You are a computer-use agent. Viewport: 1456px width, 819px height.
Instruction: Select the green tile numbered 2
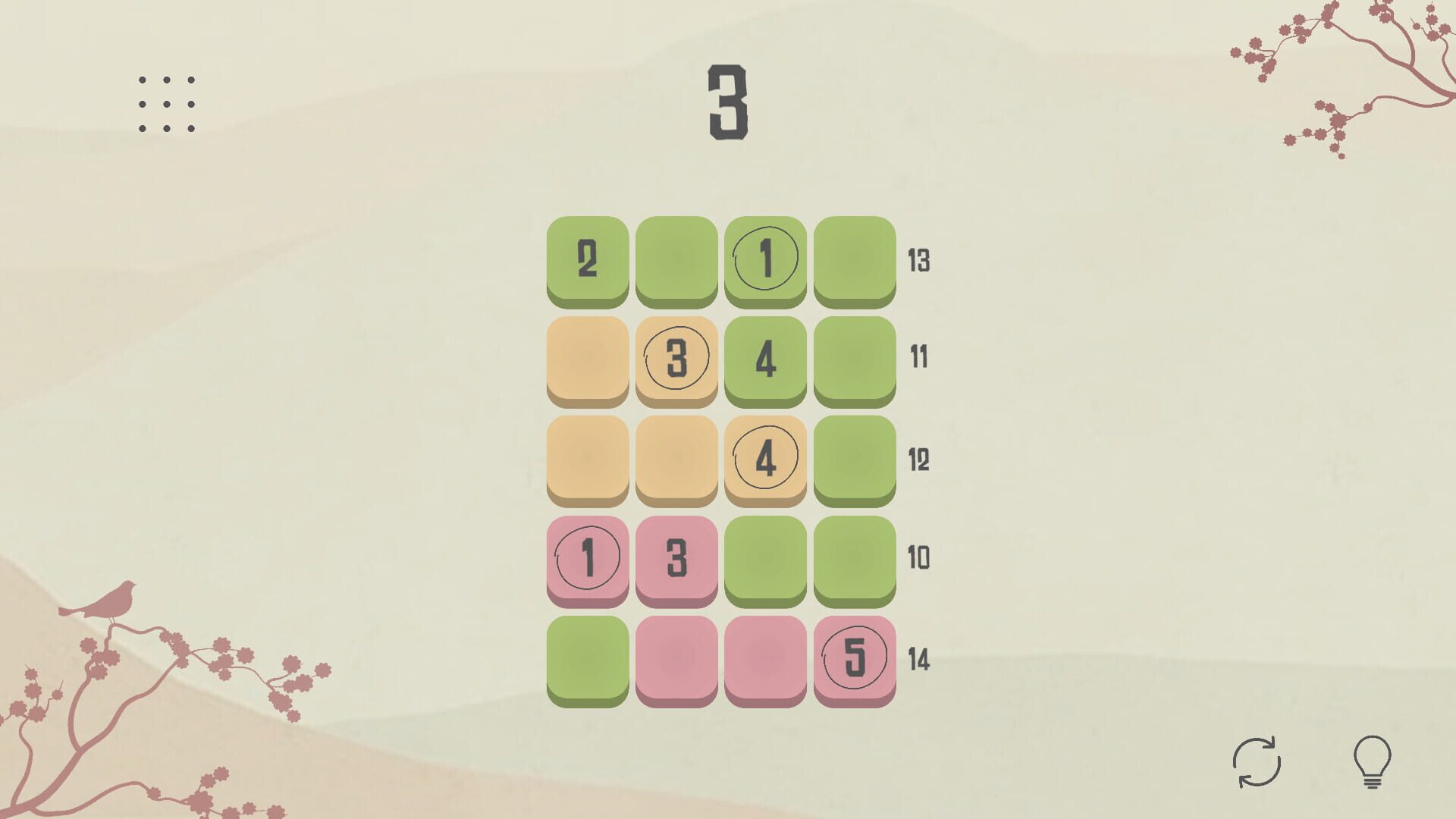(x=588, y=258)
